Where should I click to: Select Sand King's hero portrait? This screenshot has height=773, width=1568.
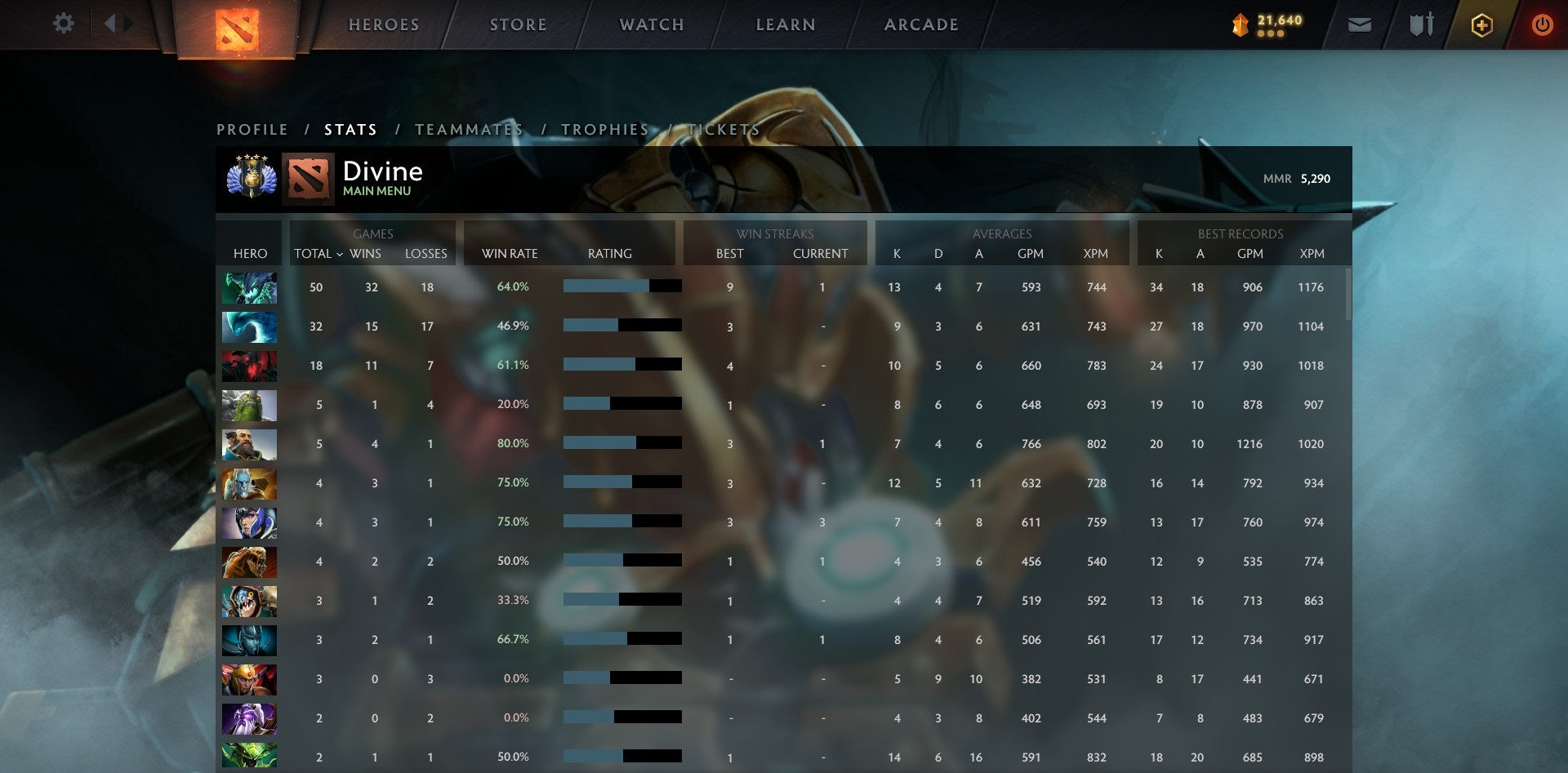pyautogui.click(x=249, y=562)
